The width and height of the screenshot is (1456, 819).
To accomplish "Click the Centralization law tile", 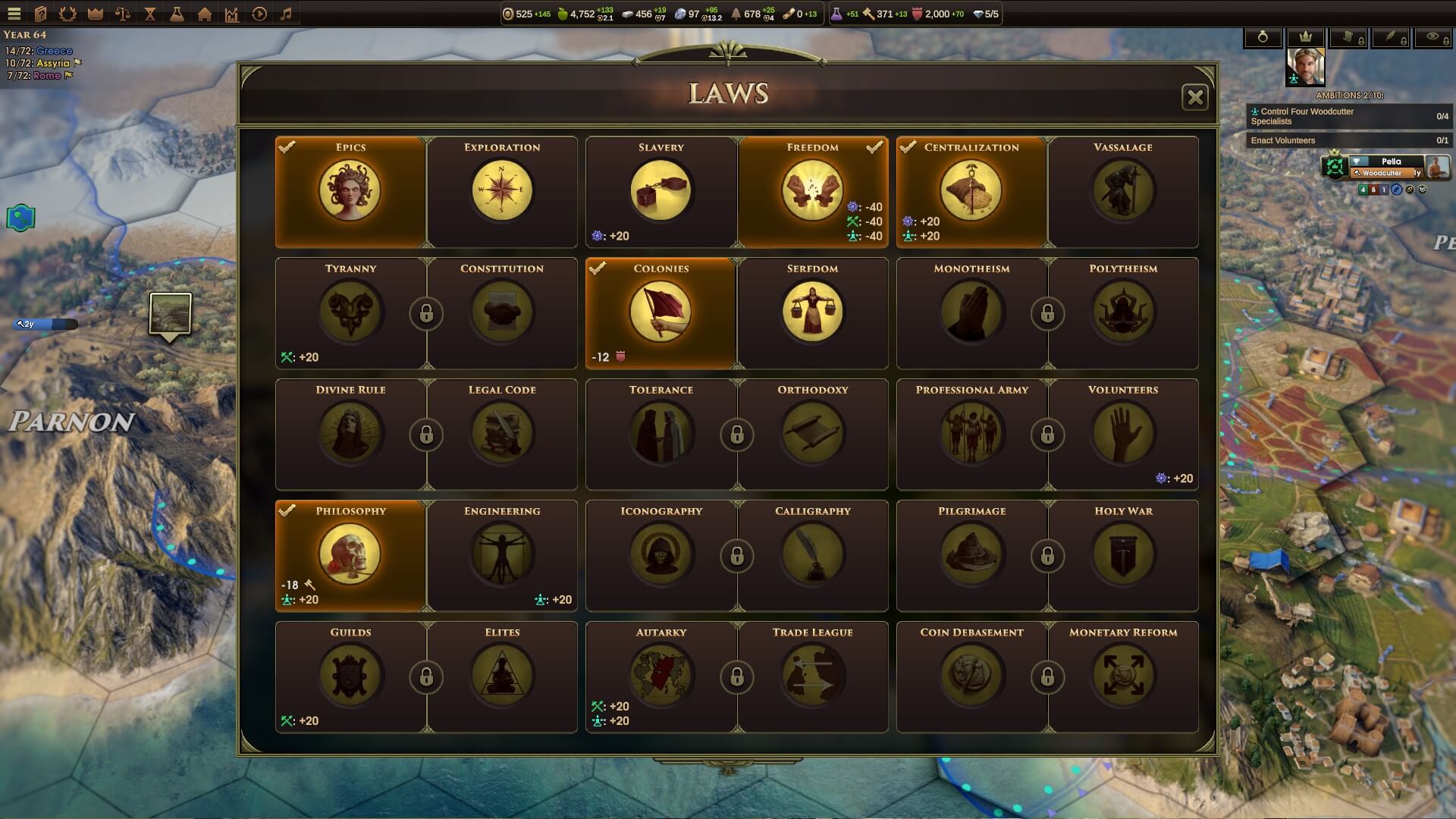I will (971, 191).
